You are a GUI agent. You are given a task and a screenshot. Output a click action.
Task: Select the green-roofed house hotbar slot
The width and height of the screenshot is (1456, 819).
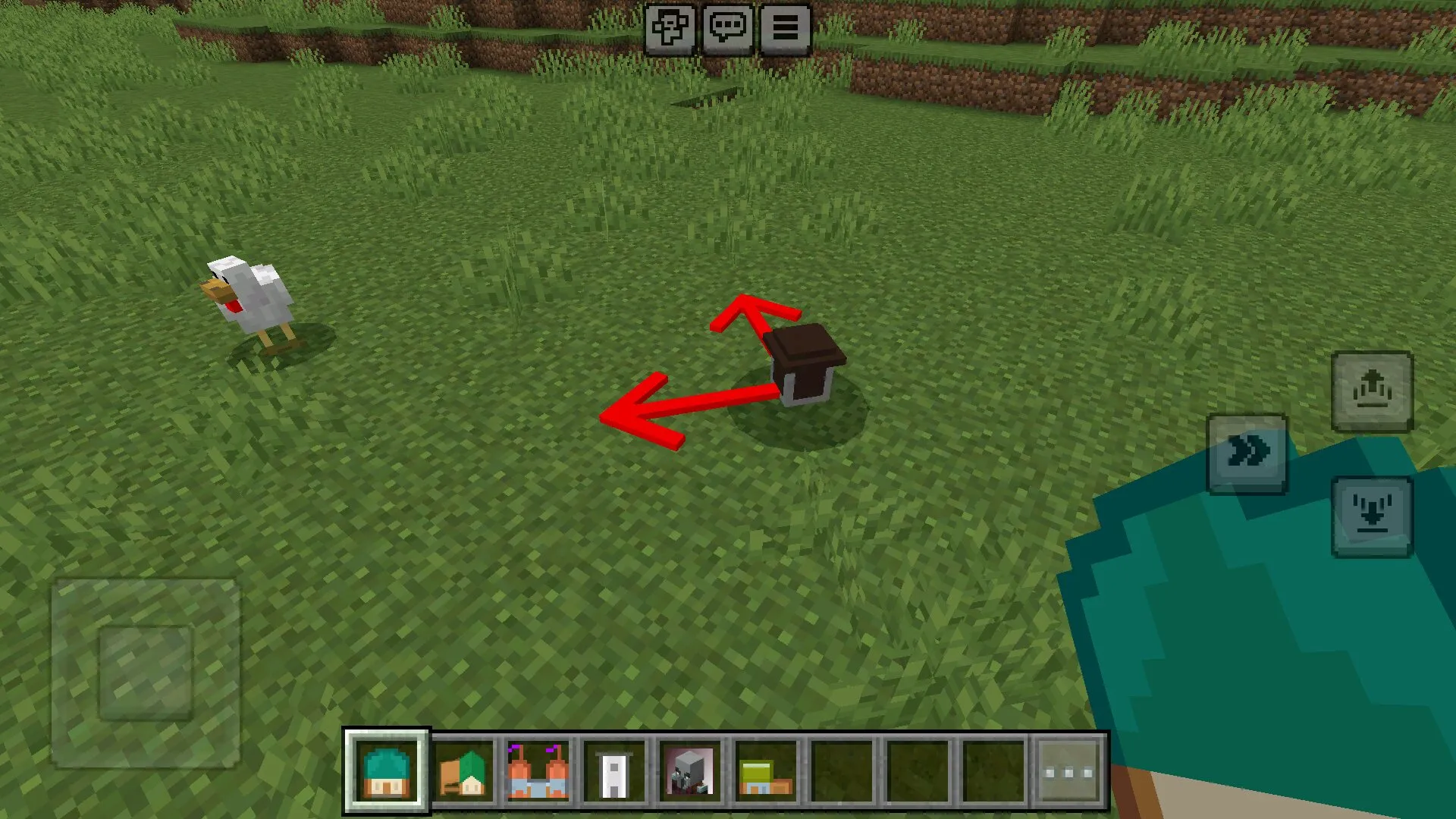tap(463, 772)
